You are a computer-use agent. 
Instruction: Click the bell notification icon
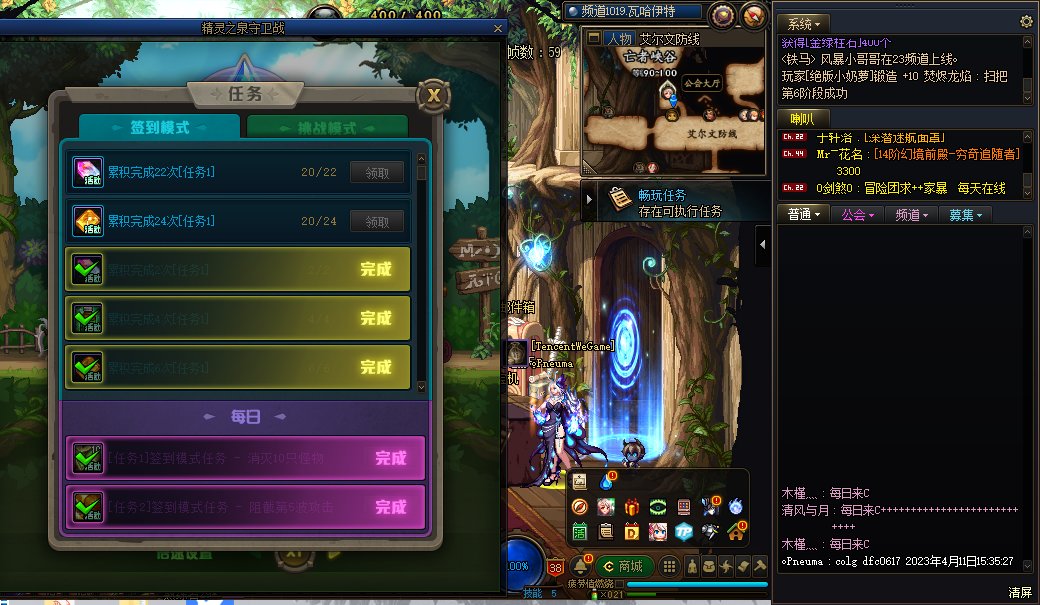580,566
